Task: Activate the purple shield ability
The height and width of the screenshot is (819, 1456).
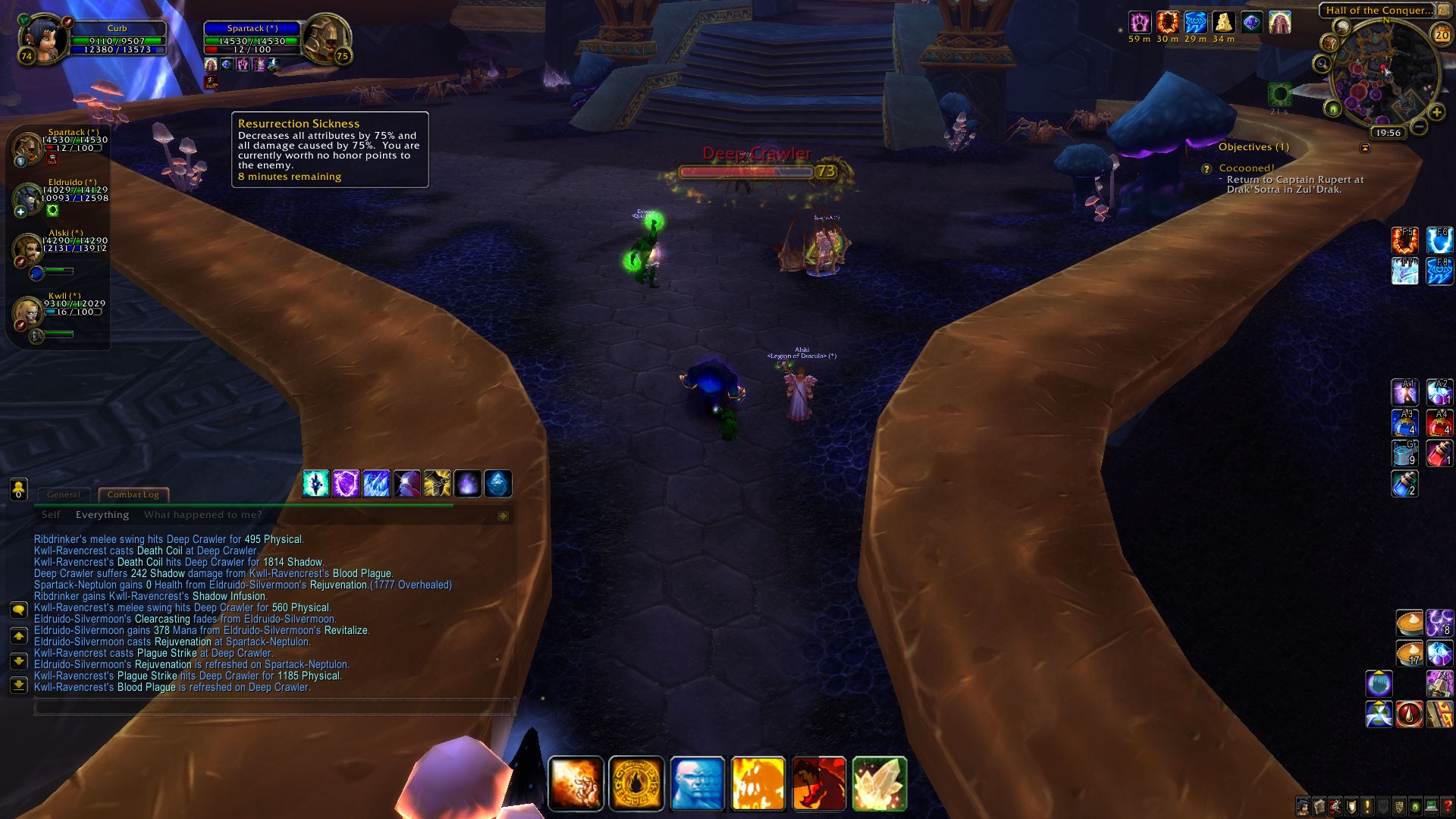Action: click(346, 484)
